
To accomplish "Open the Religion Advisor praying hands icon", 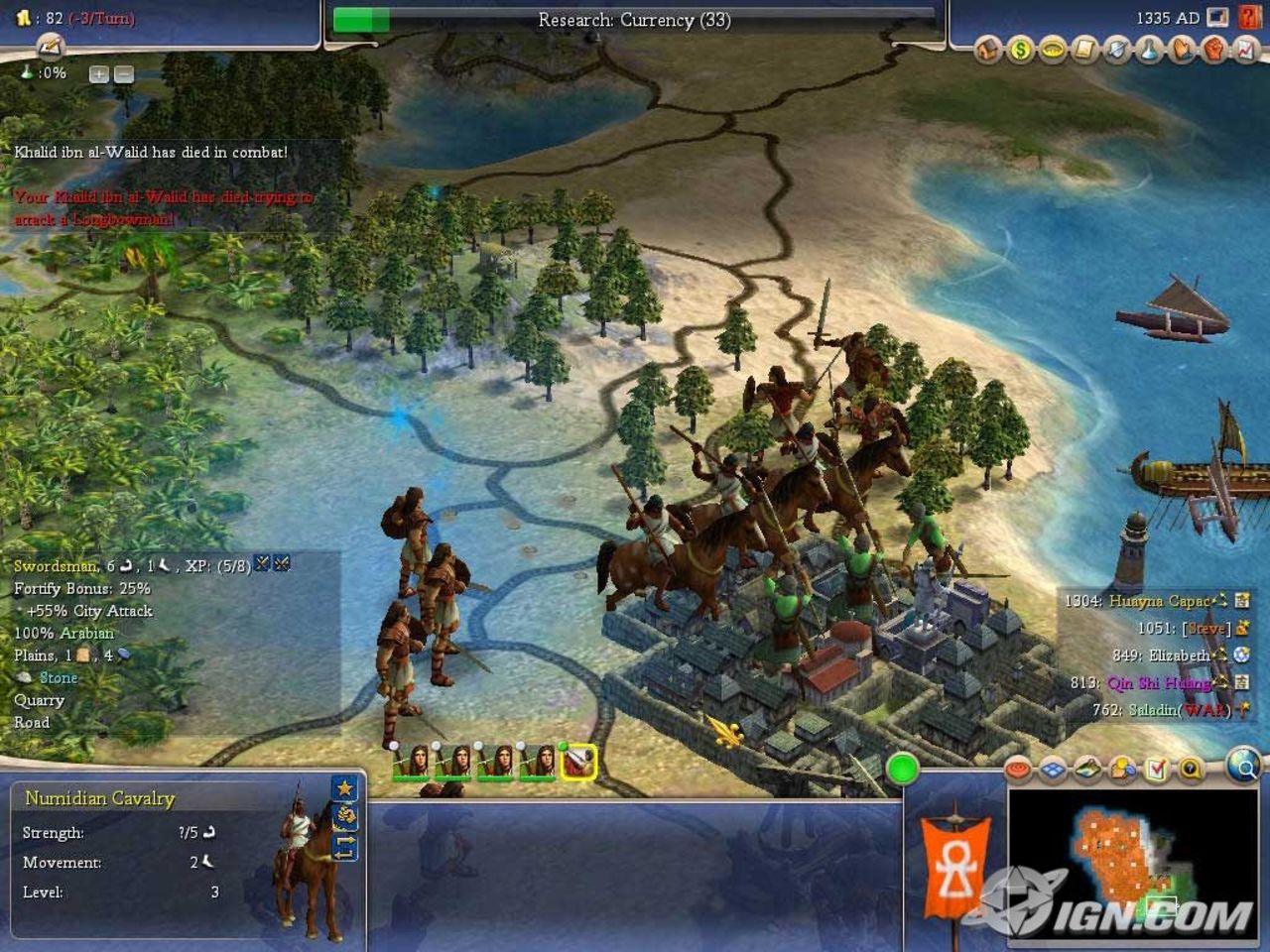I will pyautogui.click(x=1182, y=49).
